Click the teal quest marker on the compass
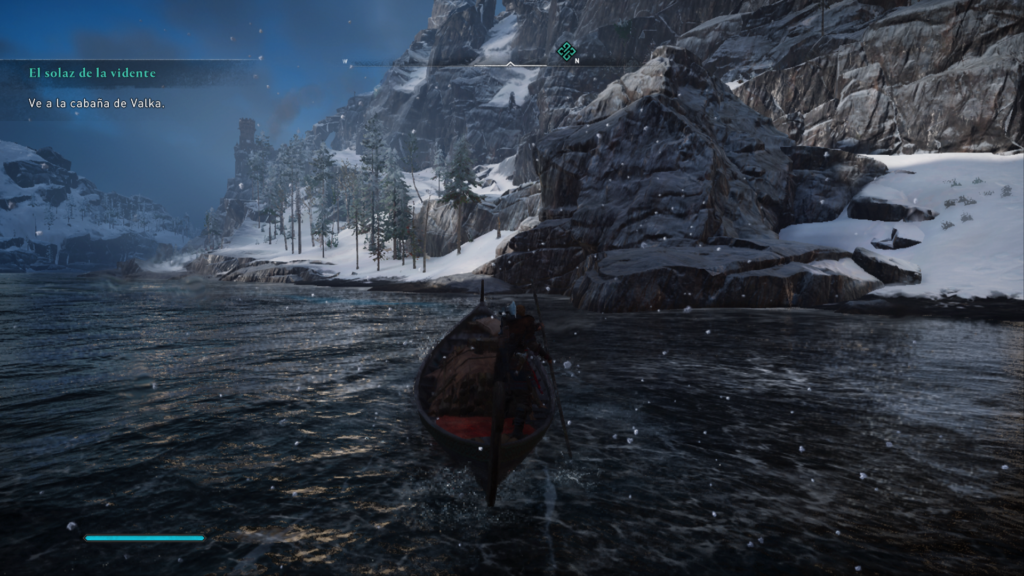The image size is (1024, 576). (x=566, y=51)
